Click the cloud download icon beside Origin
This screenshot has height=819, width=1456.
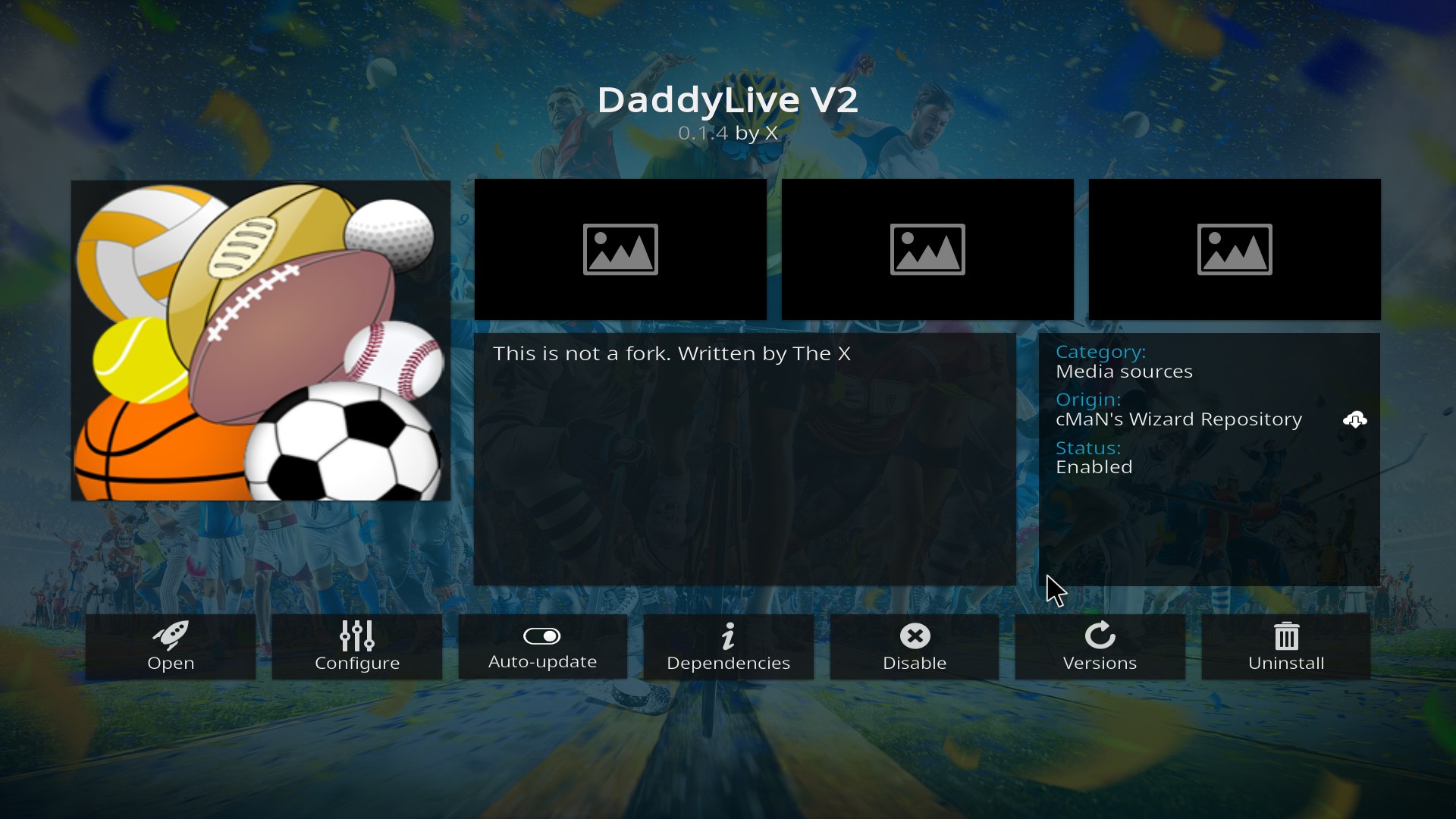[x=1356, y=420]
